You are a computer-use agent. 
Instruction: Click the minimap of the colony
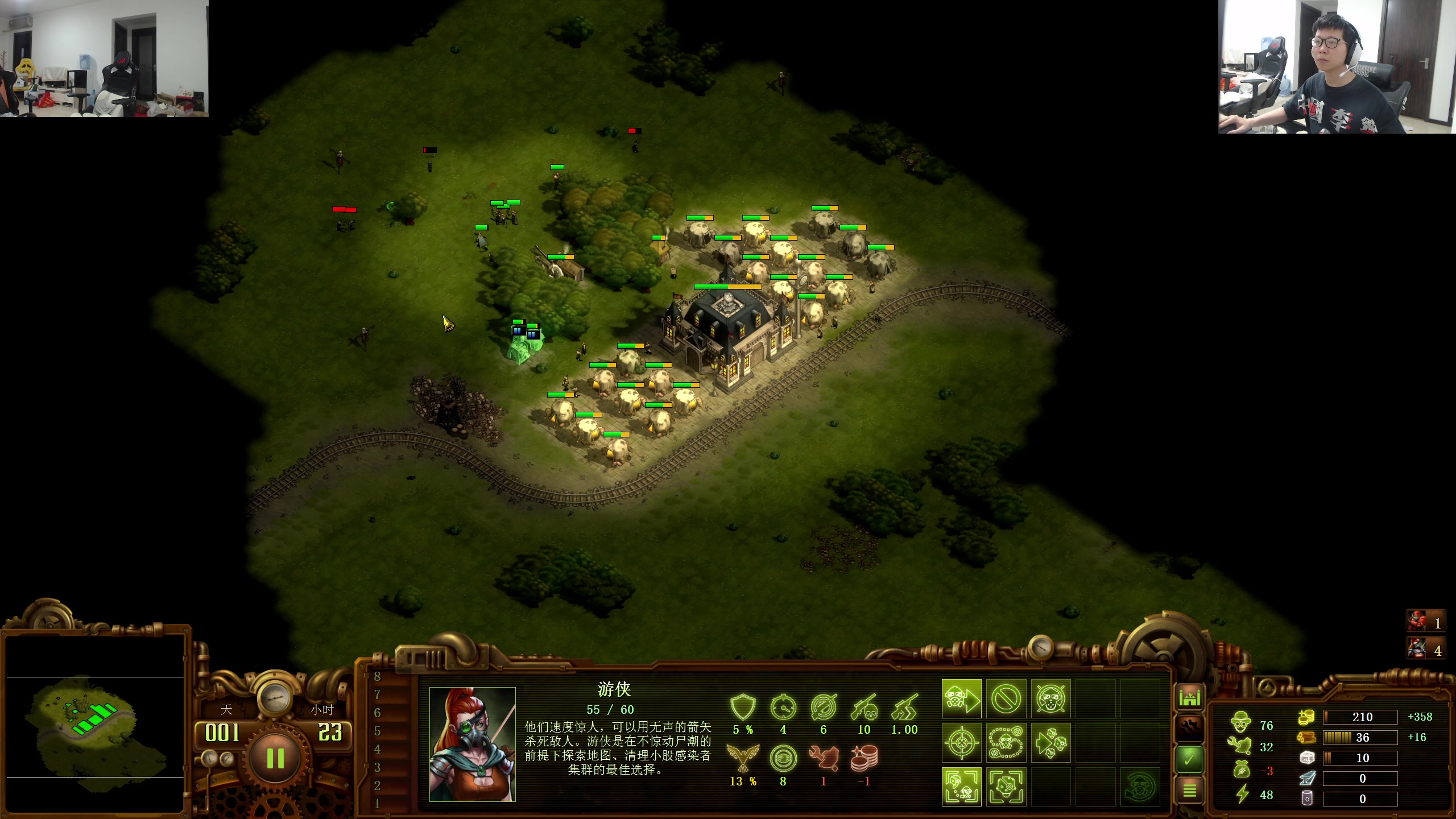(95, 725)
